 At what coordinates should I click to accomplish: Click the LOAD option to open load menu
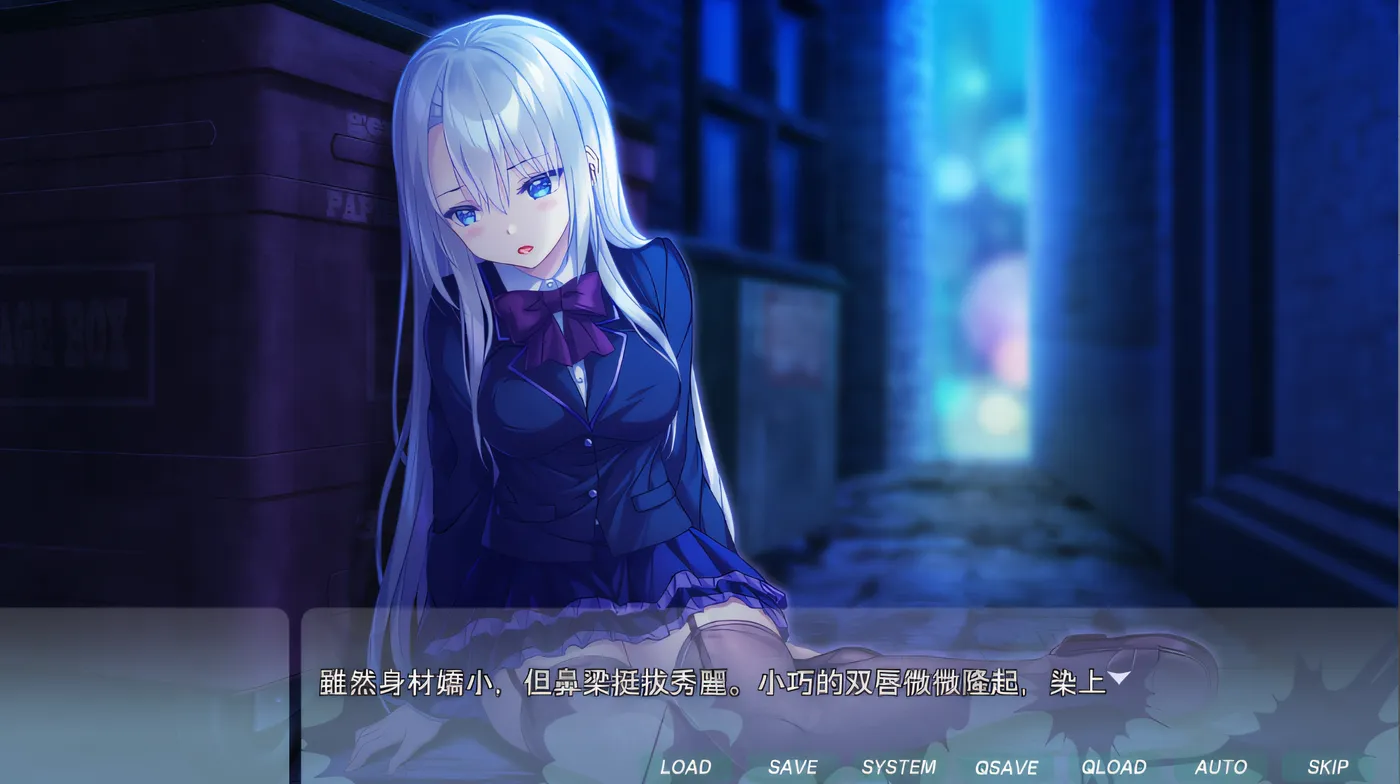(x=685, y=767)
